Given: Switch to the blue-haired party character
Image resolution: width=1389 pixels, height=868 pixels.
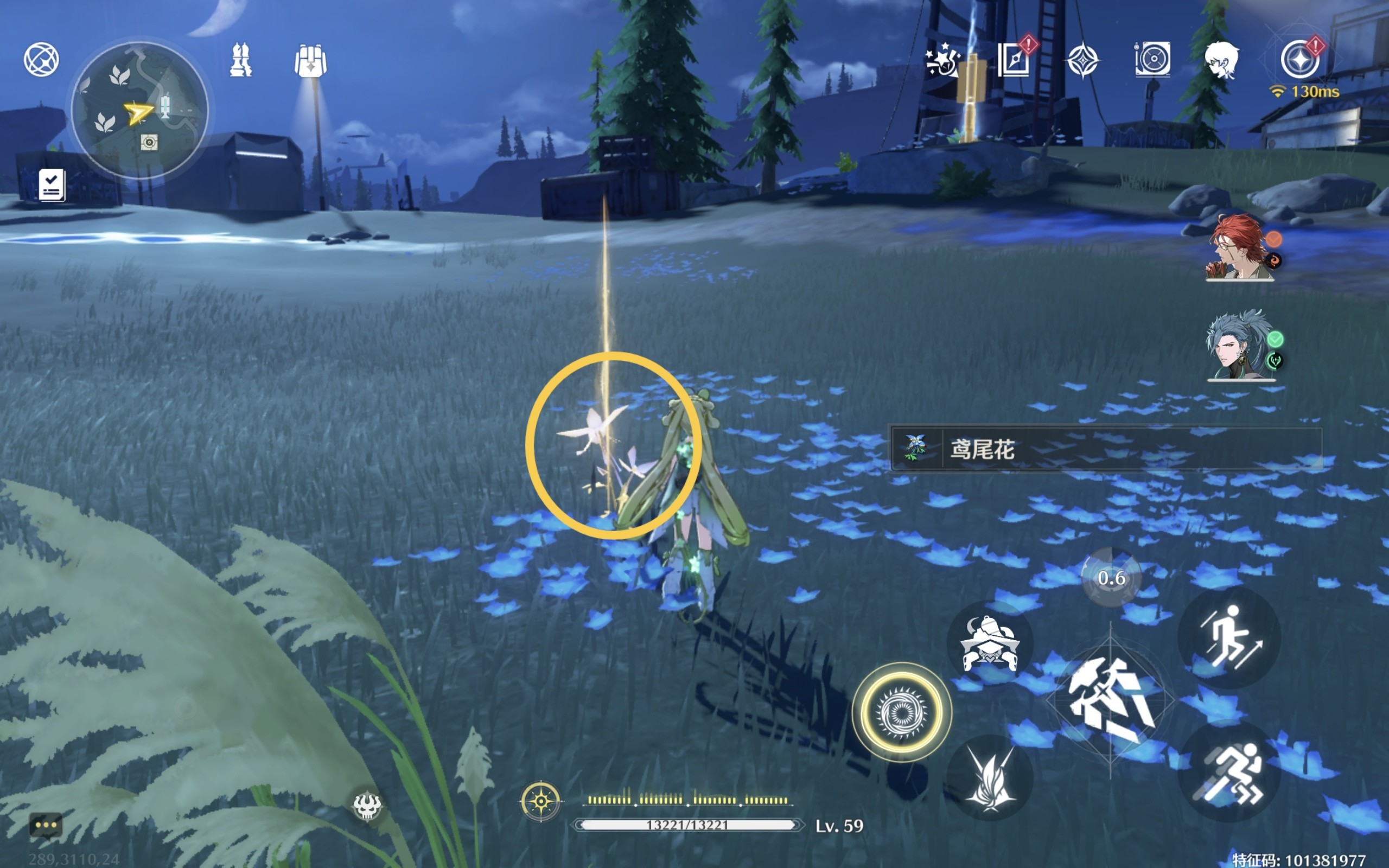Looking at the screenshot, I should click(x=1240, y=346).
